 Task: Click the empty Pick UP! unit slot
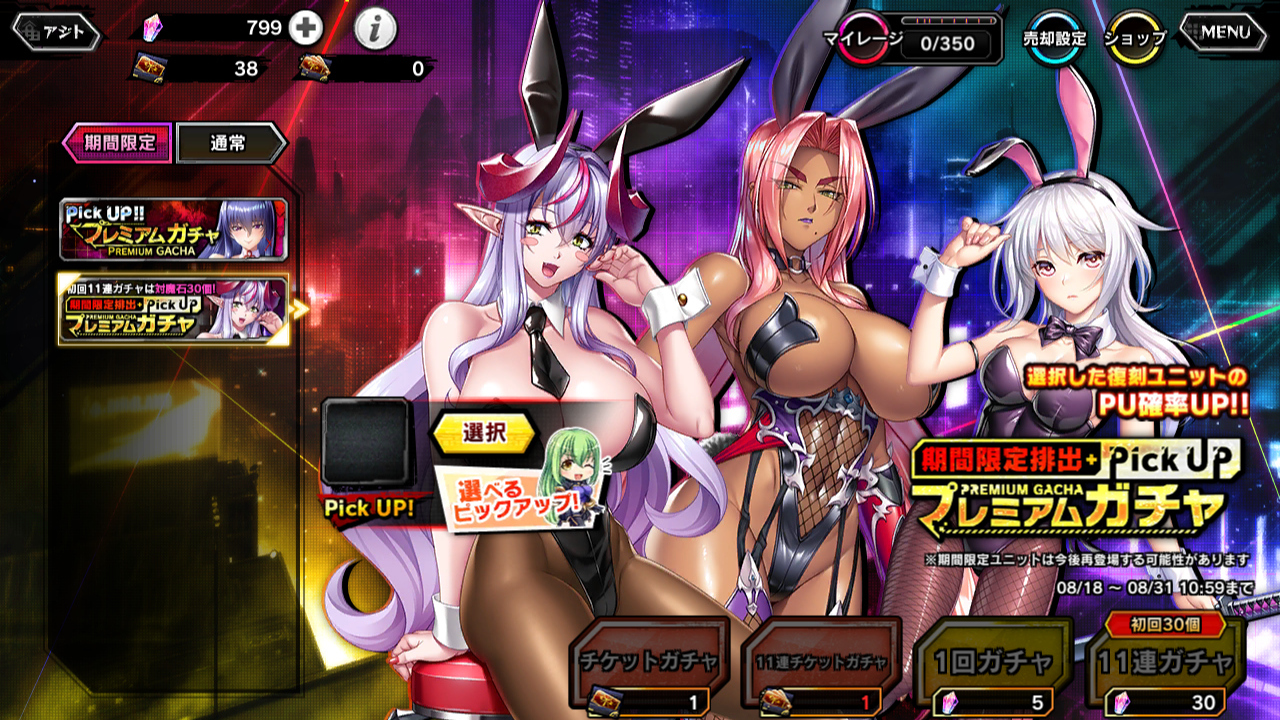[x=366, y=442]
